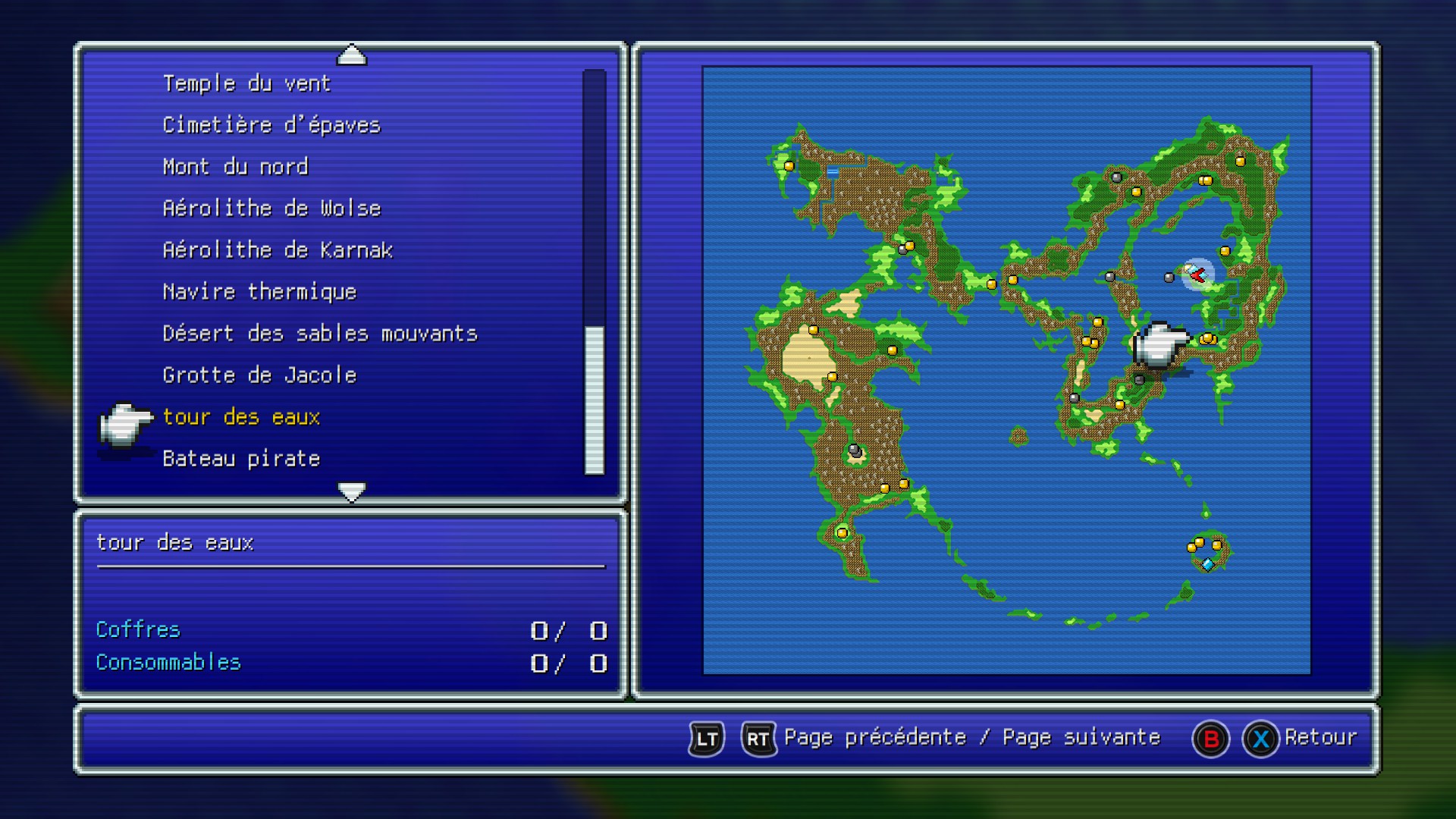The image size is (1456, 819).
Task: Choose the highlighted tour des eaux entry
Action: [x=241, y=417]
